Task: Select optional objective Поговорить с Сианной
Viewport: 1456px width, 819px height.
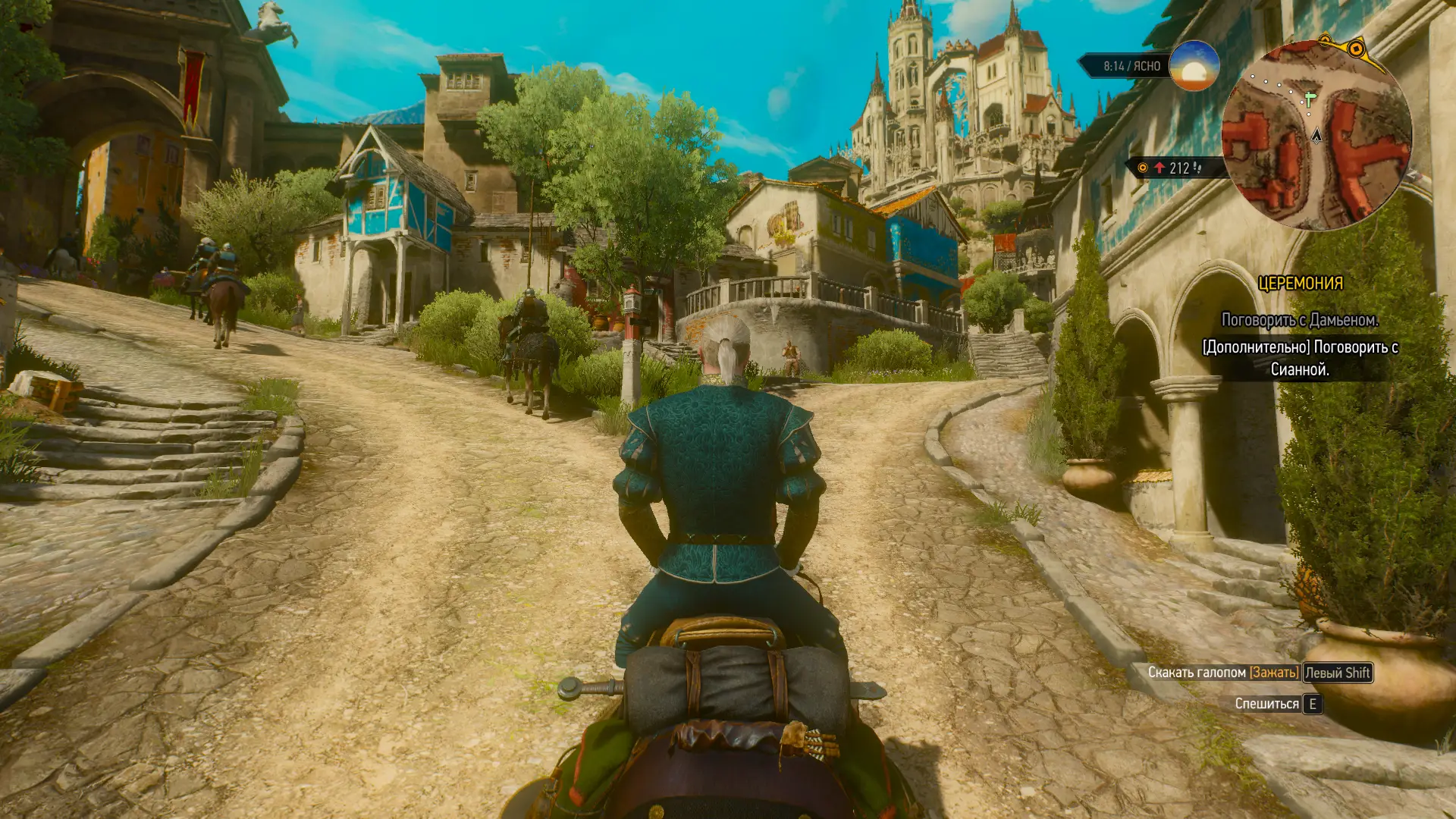Action: coord(1300,358)
